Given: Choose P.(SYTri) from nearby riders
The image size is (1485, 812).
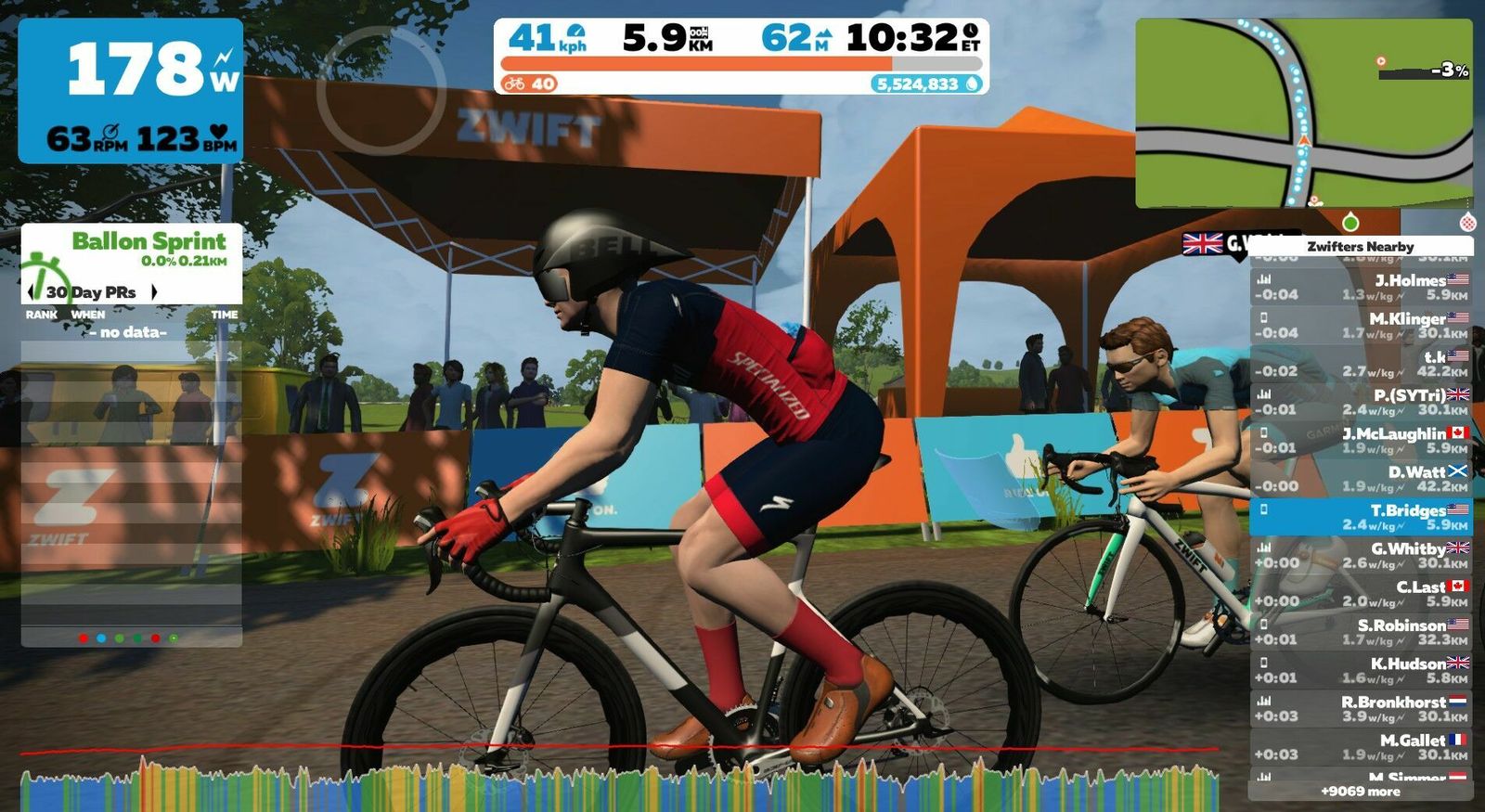Looking at the screenshot, I should [1360, 402].
